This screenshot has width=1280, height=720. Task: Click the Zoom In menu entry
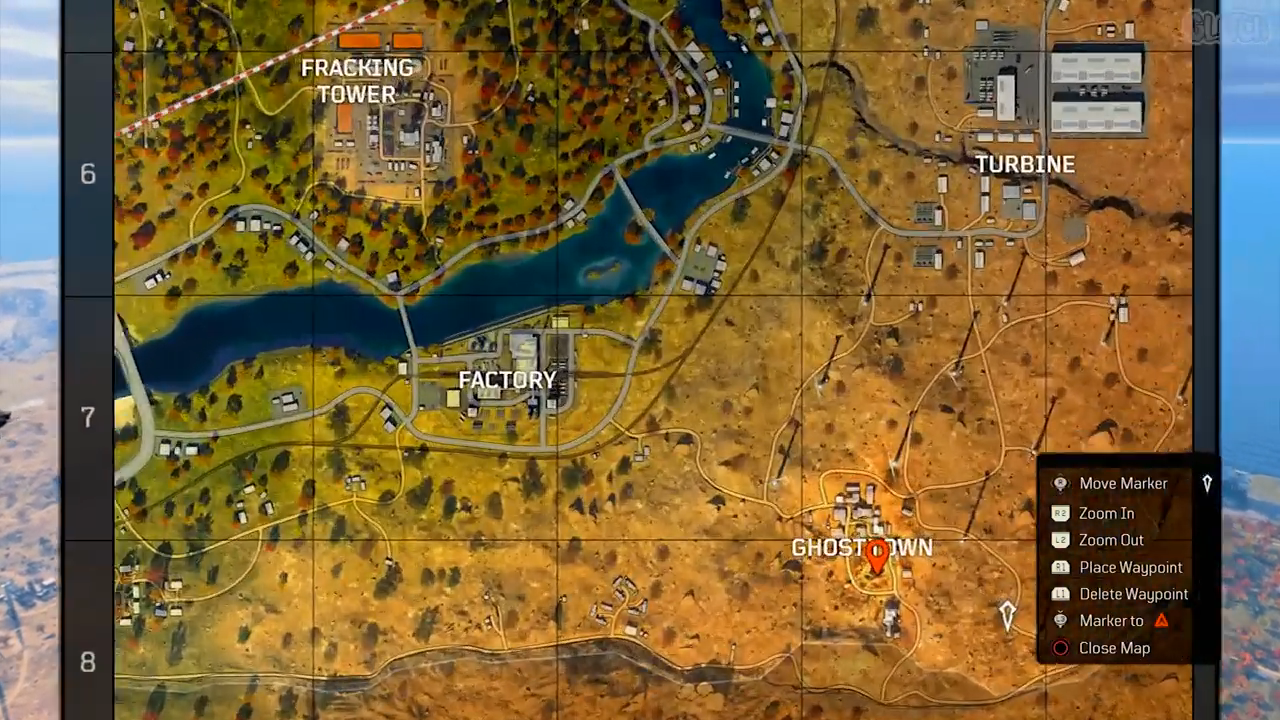point(1106,513)
